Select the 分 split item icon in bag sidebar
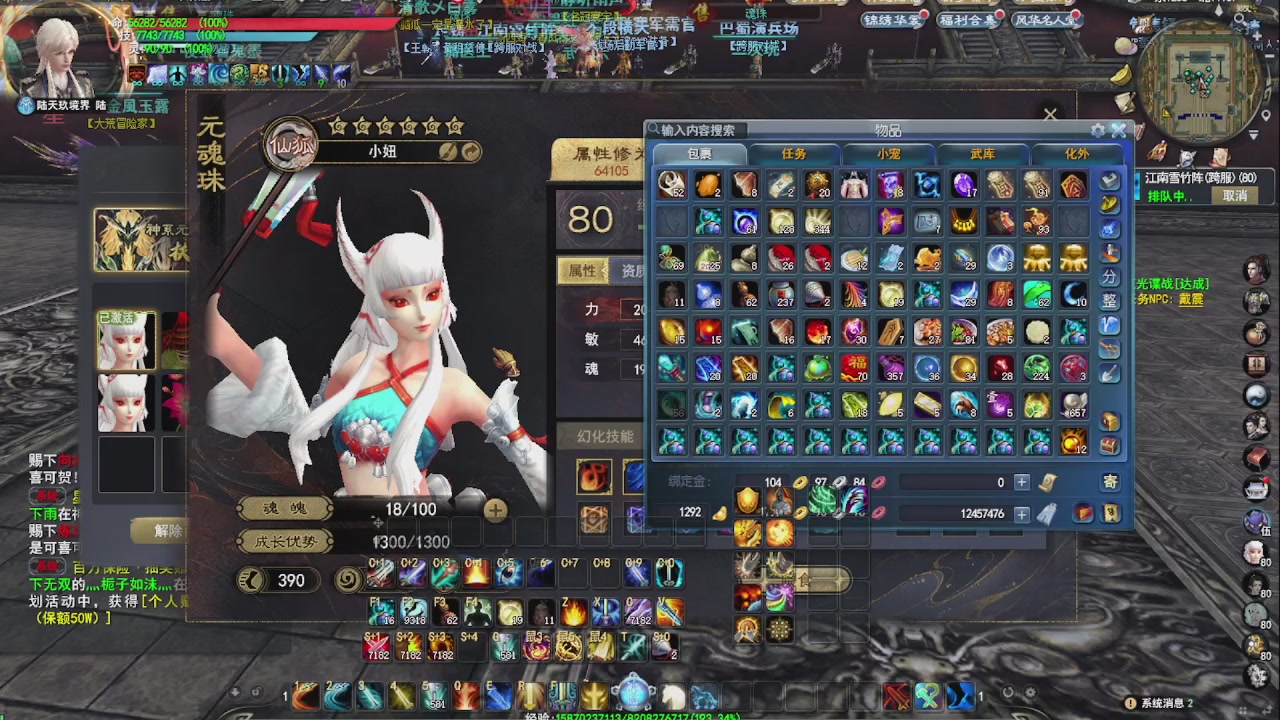 pos(1110,274)
